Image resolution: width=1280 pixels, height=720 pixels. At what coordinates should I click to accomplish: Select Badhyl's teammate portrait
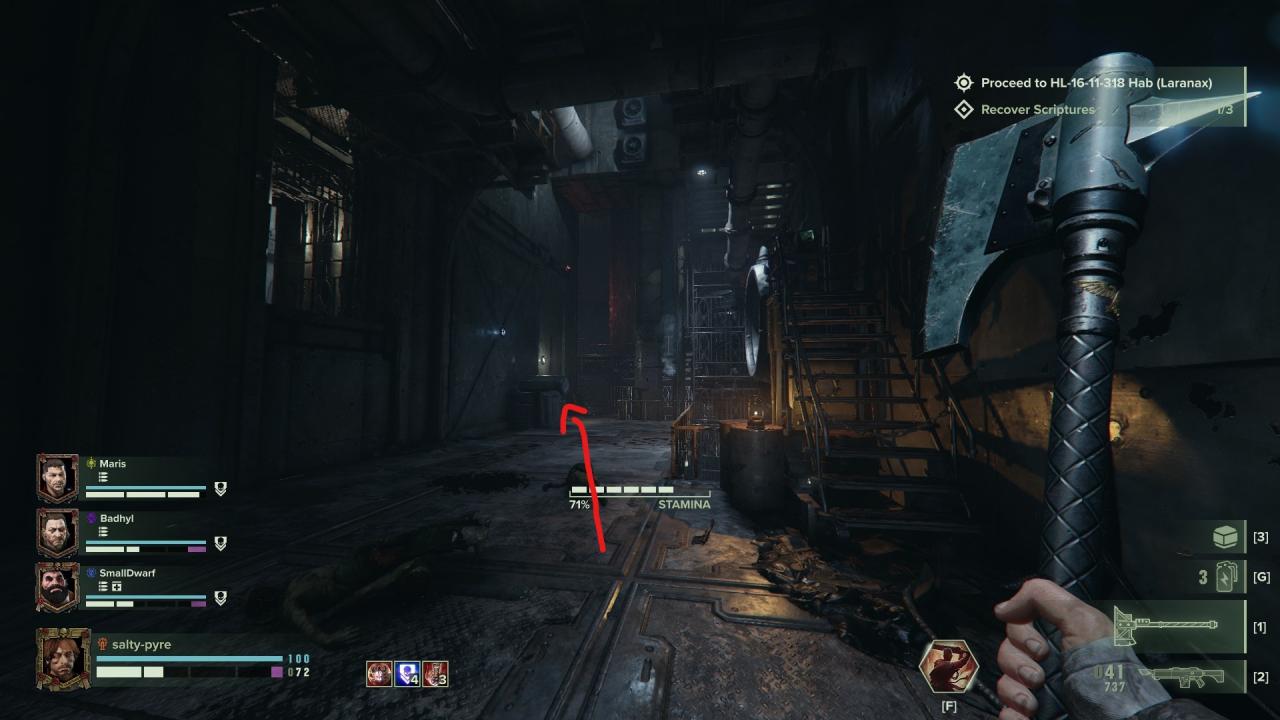57,533
